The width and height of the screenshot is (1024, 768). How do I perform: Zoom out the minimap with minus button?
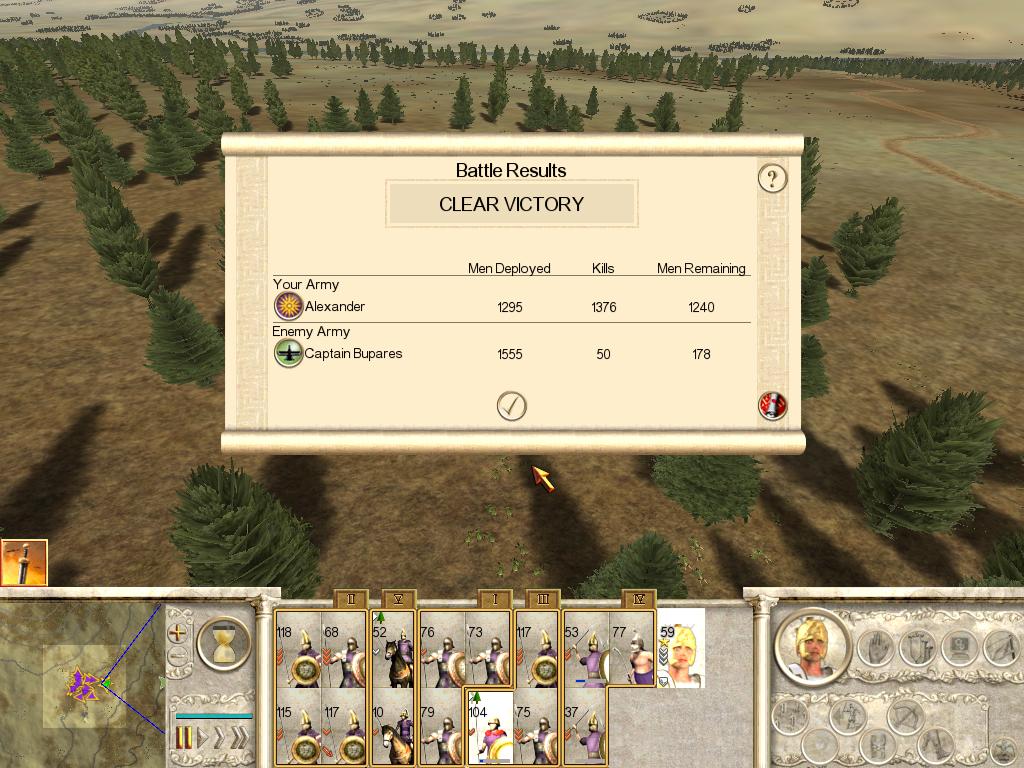pyautogui.click(x=178, y=657)
